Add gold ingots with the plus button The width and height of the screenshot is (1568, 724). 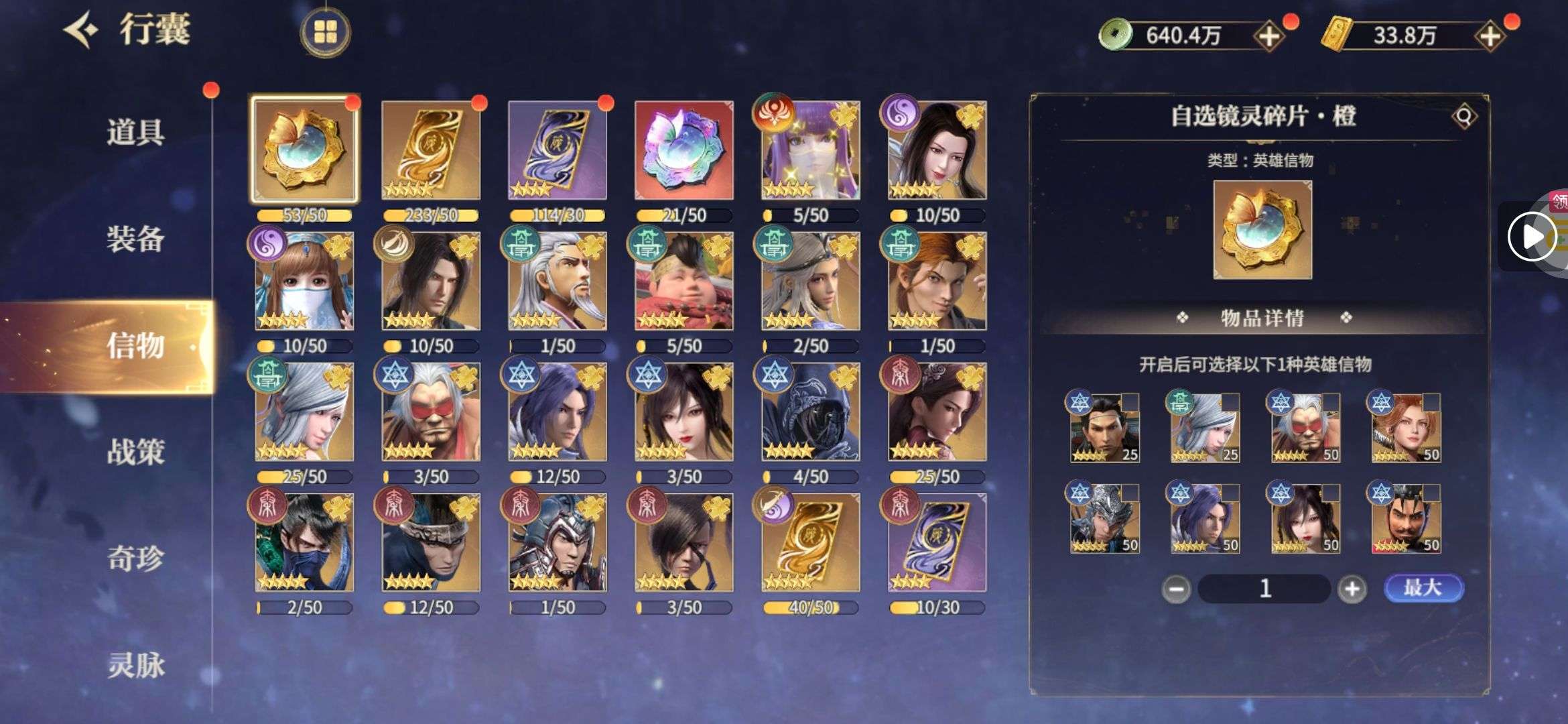click(x=1490, y=36)
